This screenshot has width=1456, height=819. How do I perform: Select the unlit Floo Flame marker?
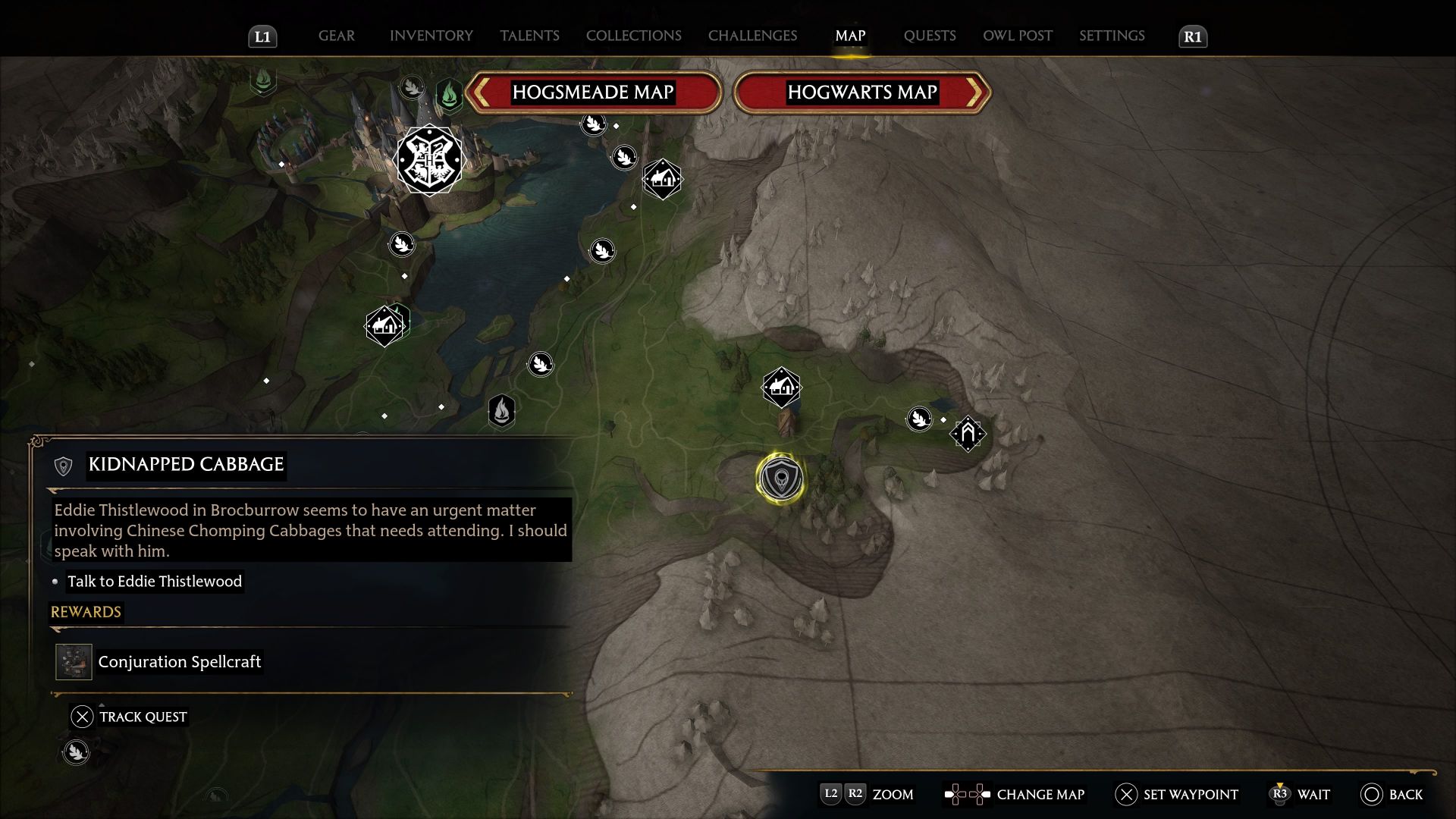click(501, 412)
